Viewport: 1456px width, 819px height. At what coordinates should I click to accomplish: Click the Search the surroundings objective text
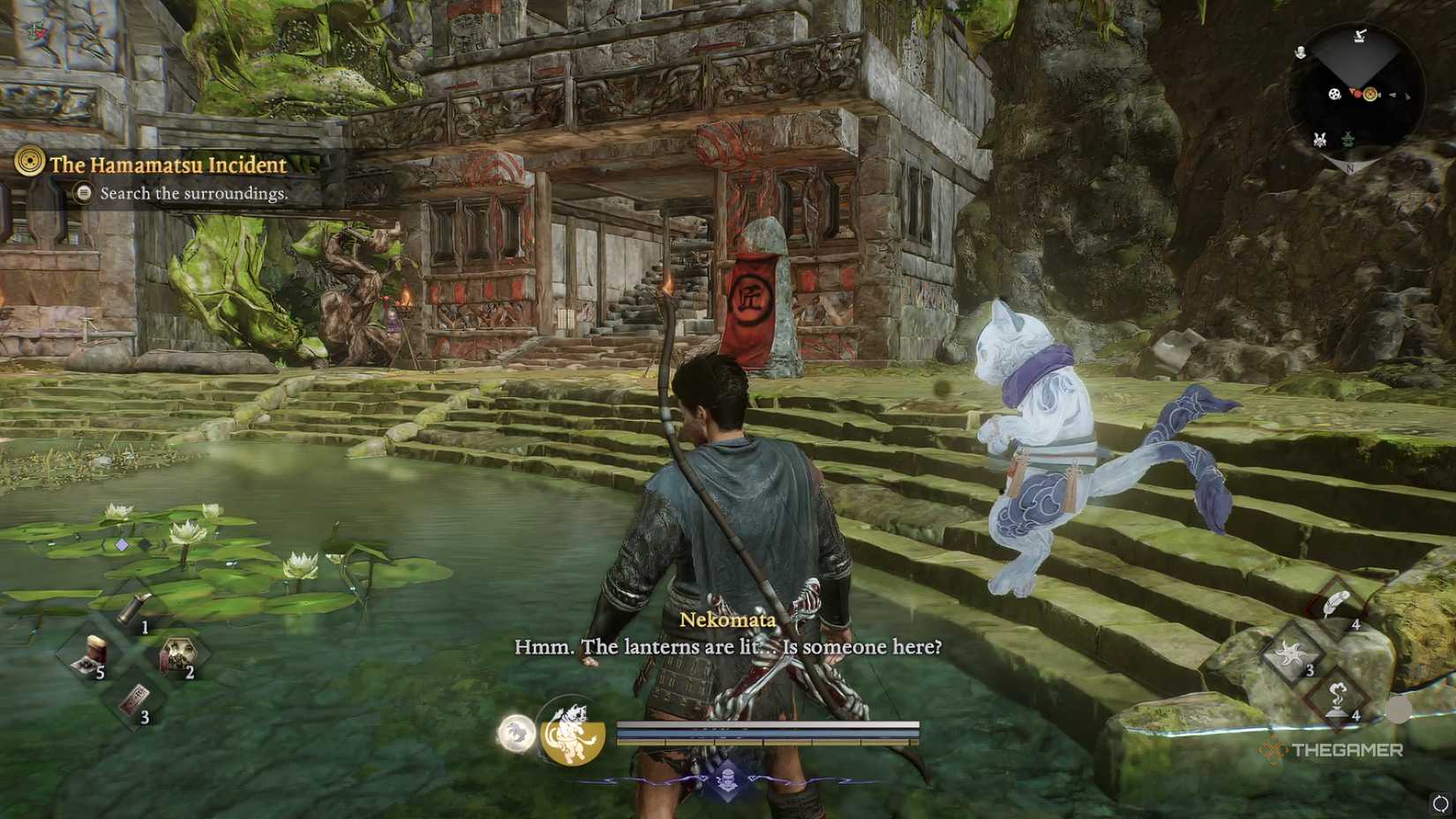(196, 193)
